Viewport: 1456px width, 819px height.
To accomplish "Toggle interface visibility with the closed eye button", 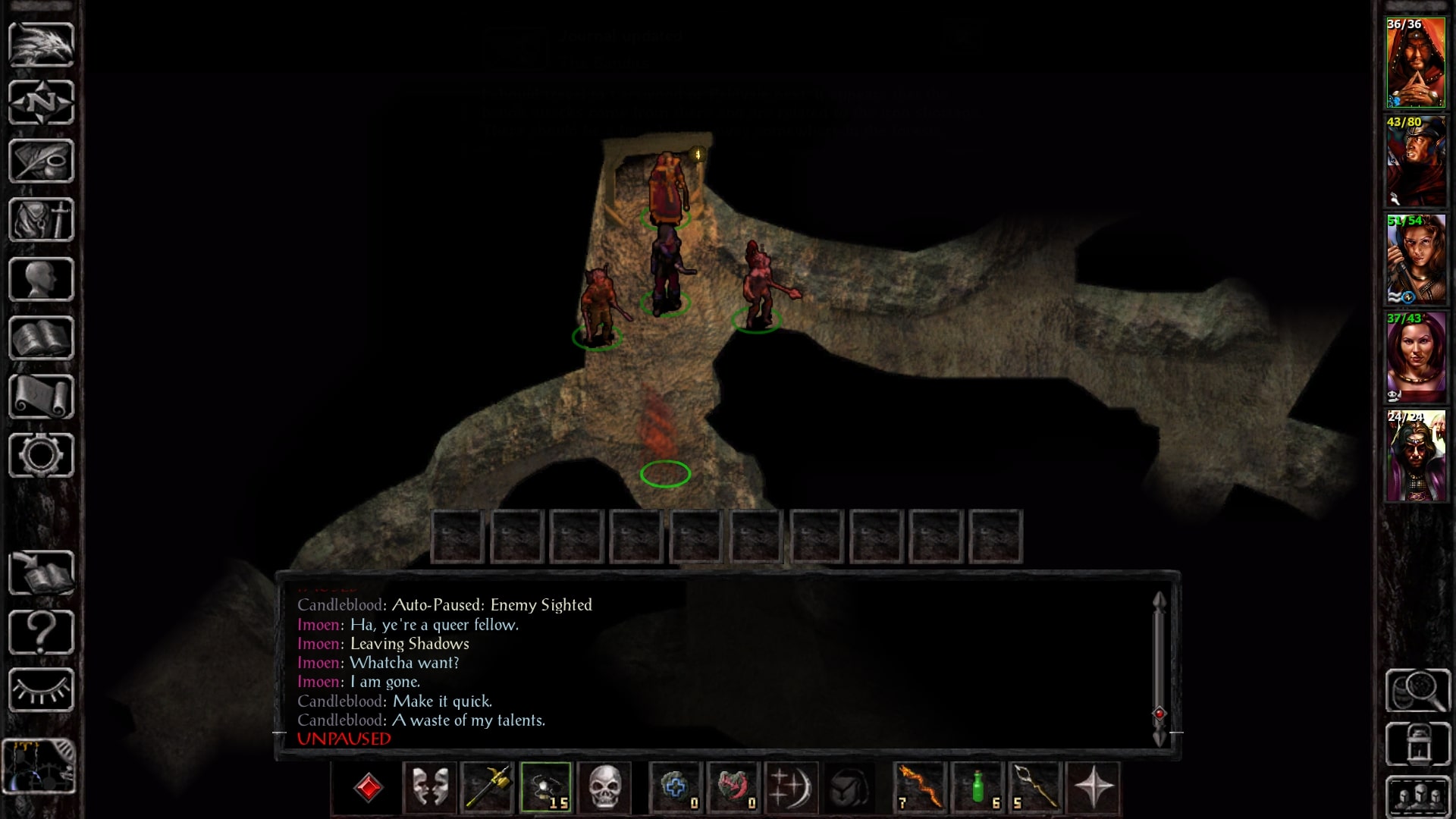I will coord(41,690).
